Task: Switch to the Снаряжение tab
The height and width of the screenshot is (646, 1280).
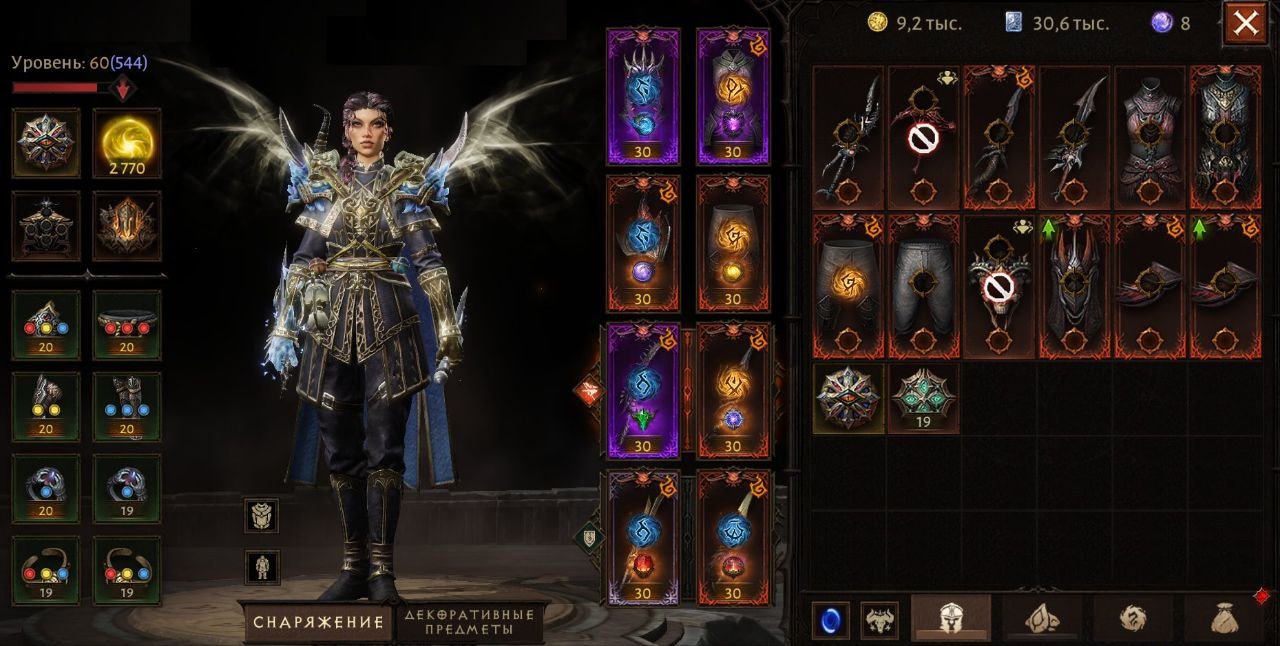Action: pyautogui.click(x=318, y=622)
